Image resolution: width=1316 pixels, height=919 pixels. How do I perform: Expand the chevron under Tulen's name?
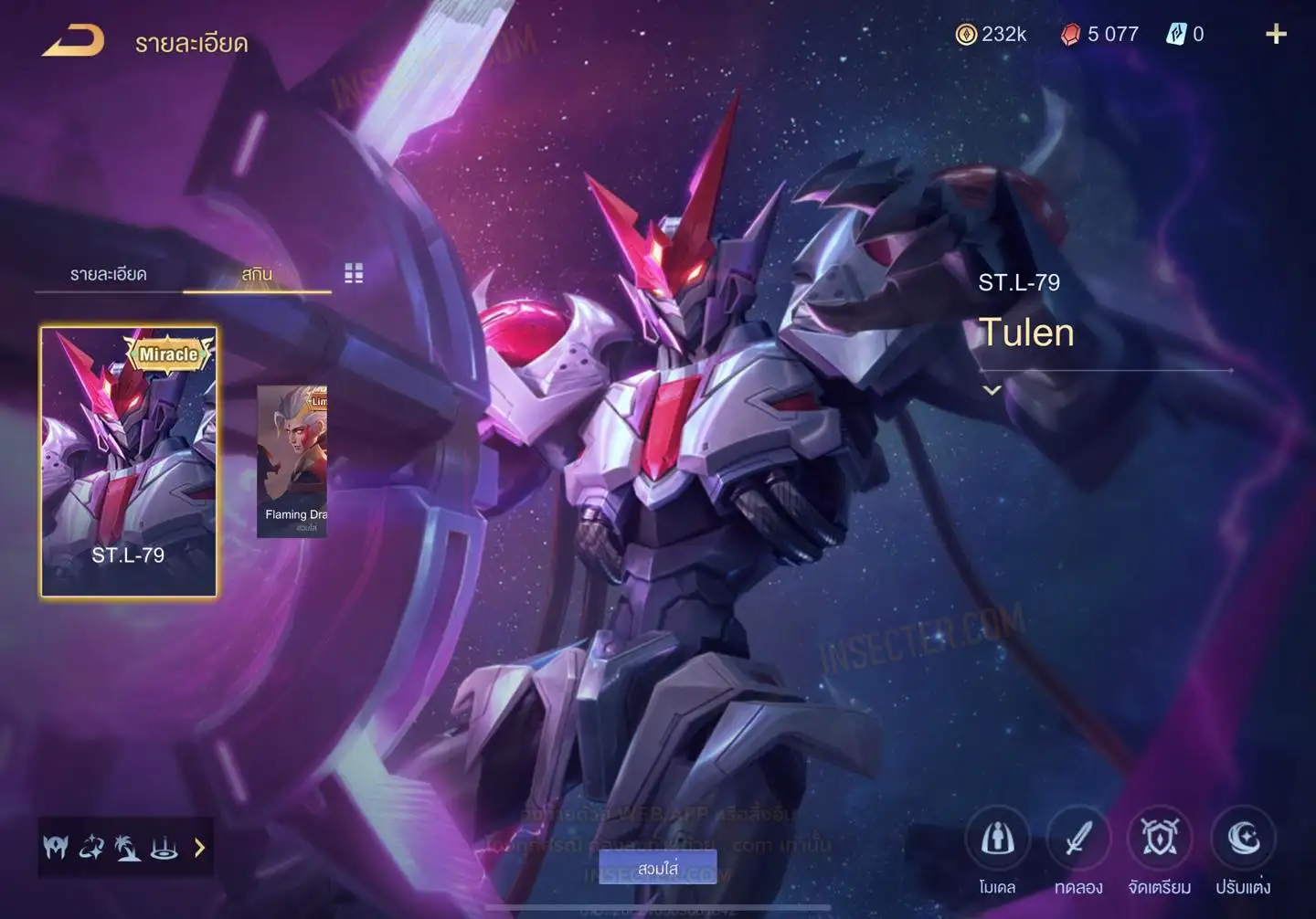[992, 390]
